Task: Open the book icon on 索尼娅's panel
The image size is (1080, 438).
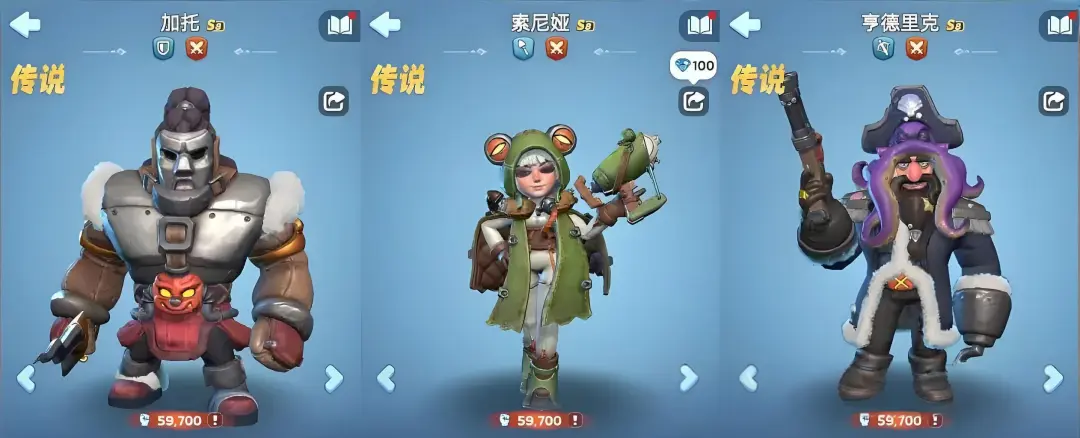Action: click(x=699, y=25)
